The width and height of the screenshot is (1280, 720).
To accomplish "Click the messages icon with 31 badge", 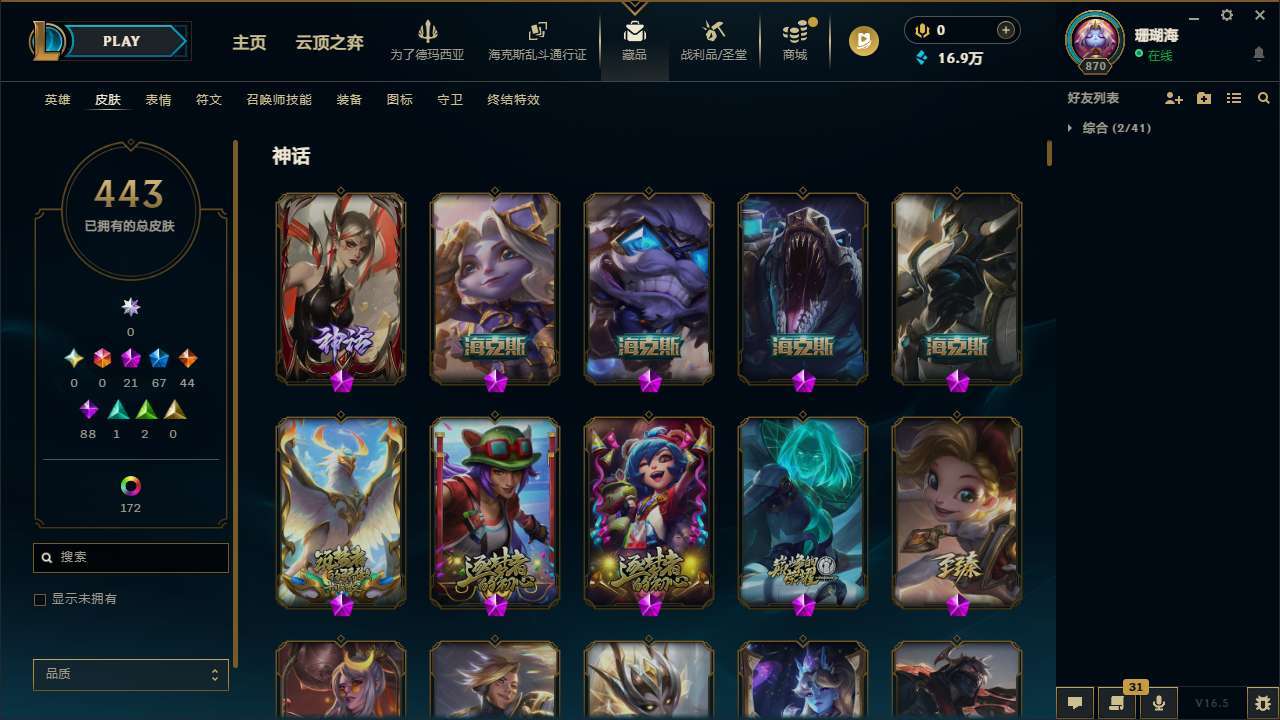I will click(x=1117, y=703).
